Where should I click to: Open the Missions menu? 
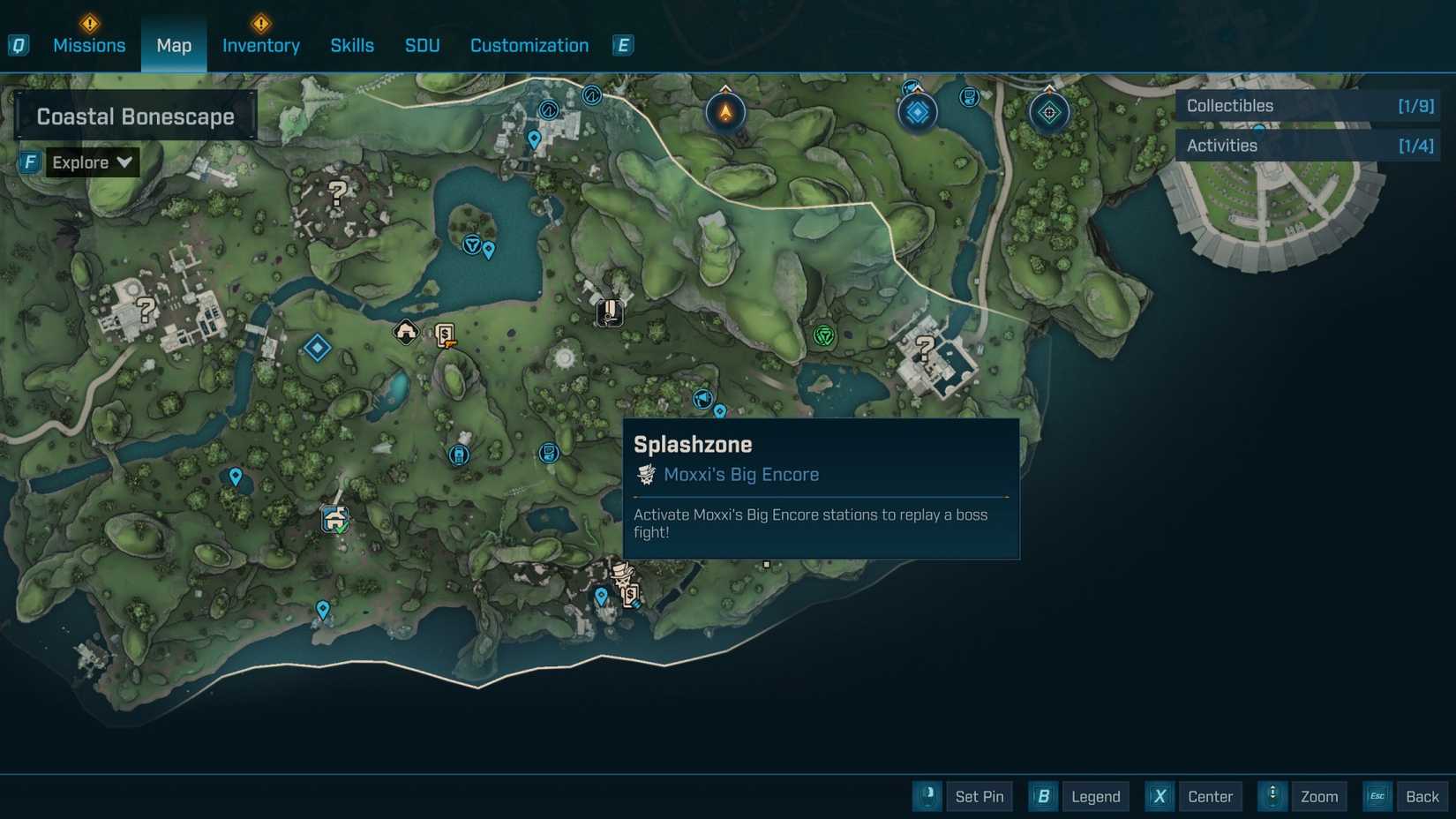[x=89, y=45]
